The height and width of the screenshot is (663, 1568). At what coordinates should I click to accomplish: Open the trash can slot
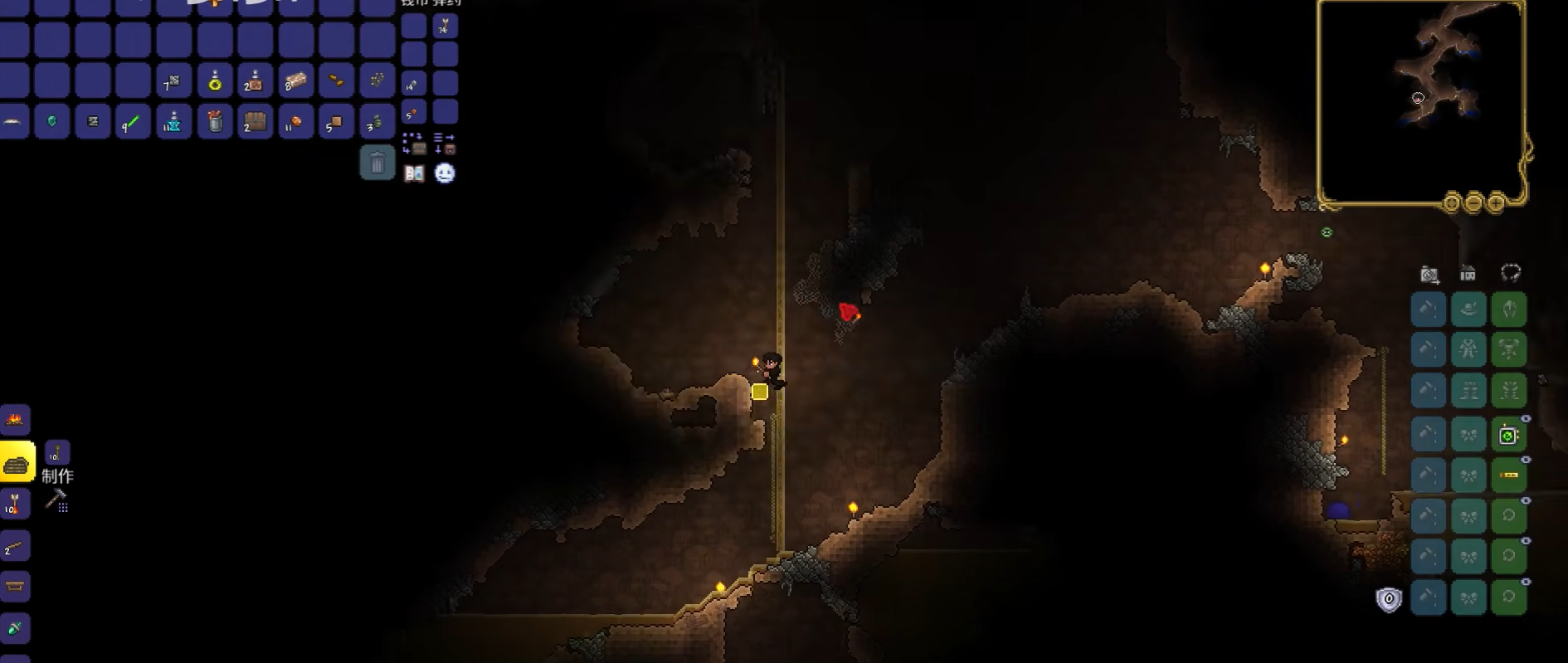[377, 163]
